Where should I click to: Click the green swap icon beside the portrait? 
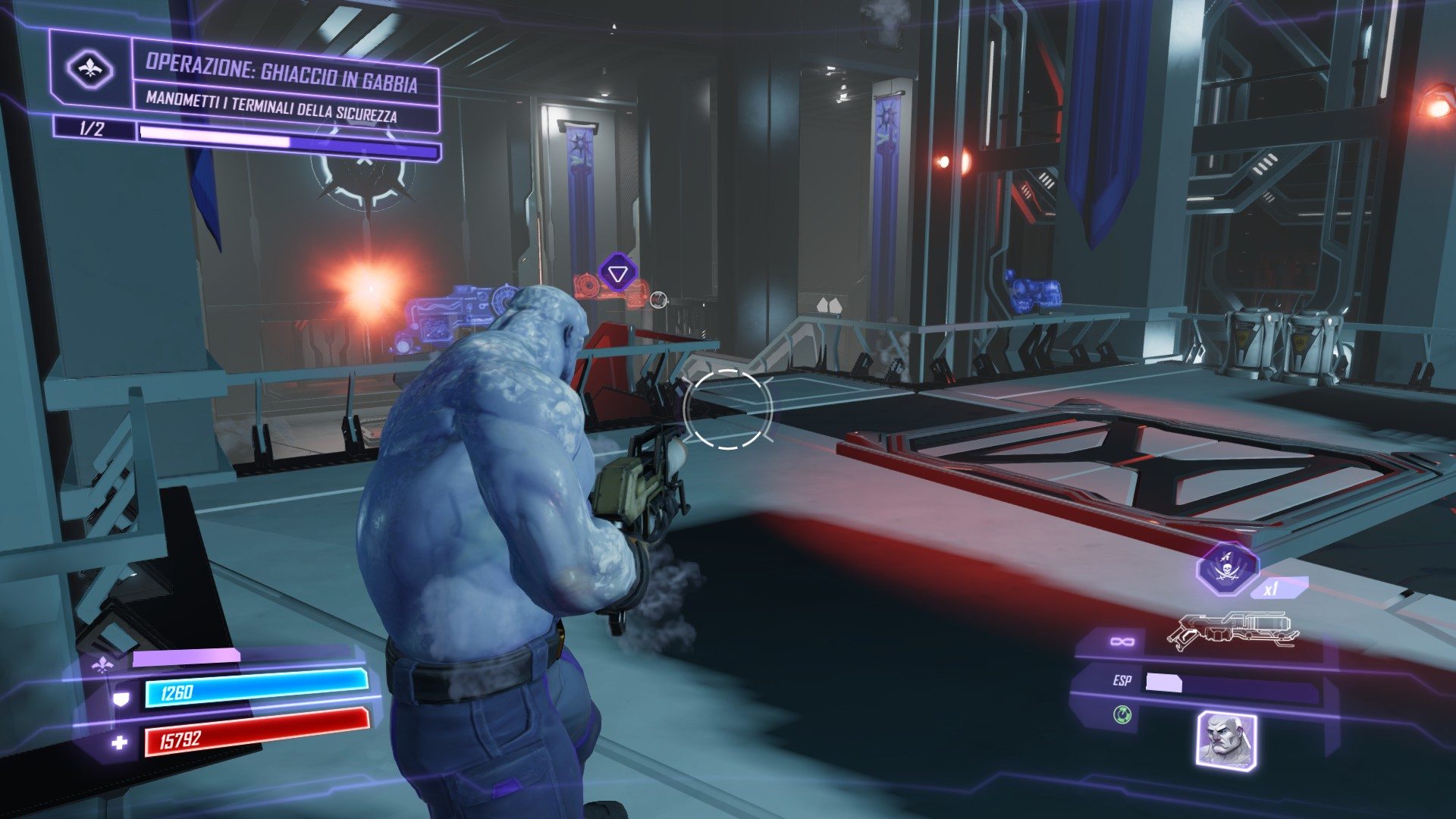pos(1122,714)
